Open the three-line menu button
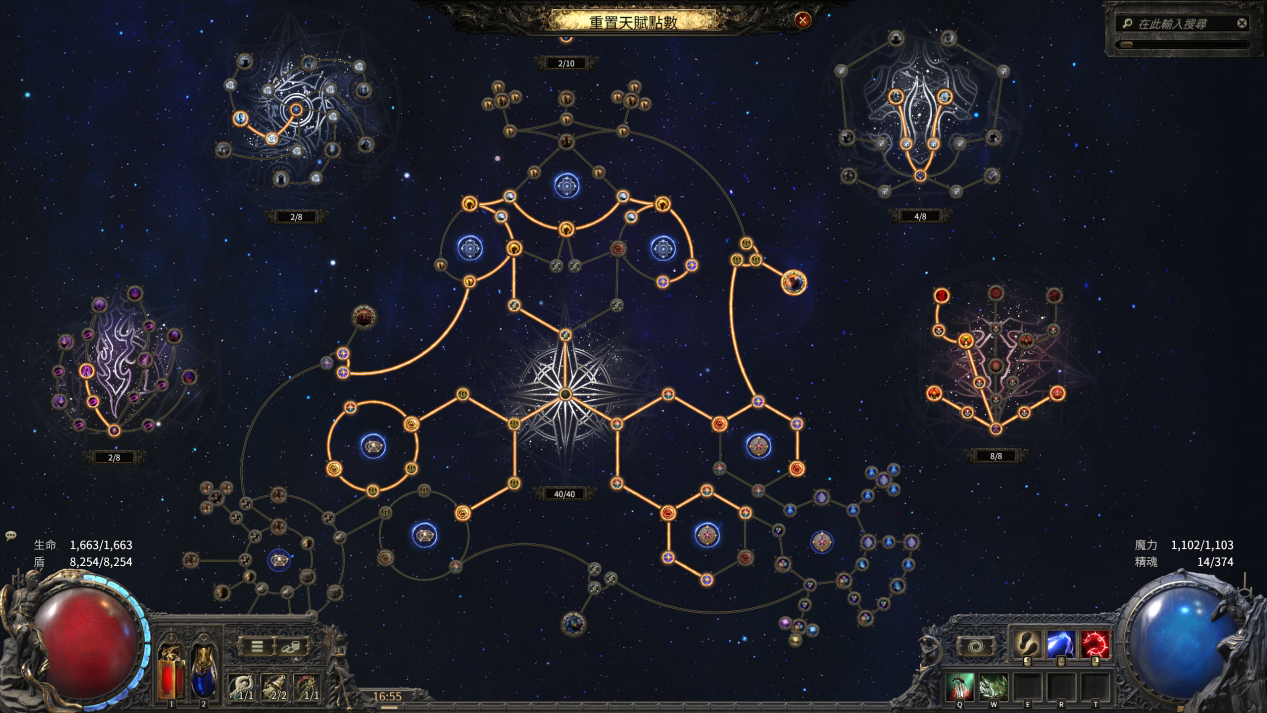The width and height of the screenshot is (1267, 713). pos(257,646)
